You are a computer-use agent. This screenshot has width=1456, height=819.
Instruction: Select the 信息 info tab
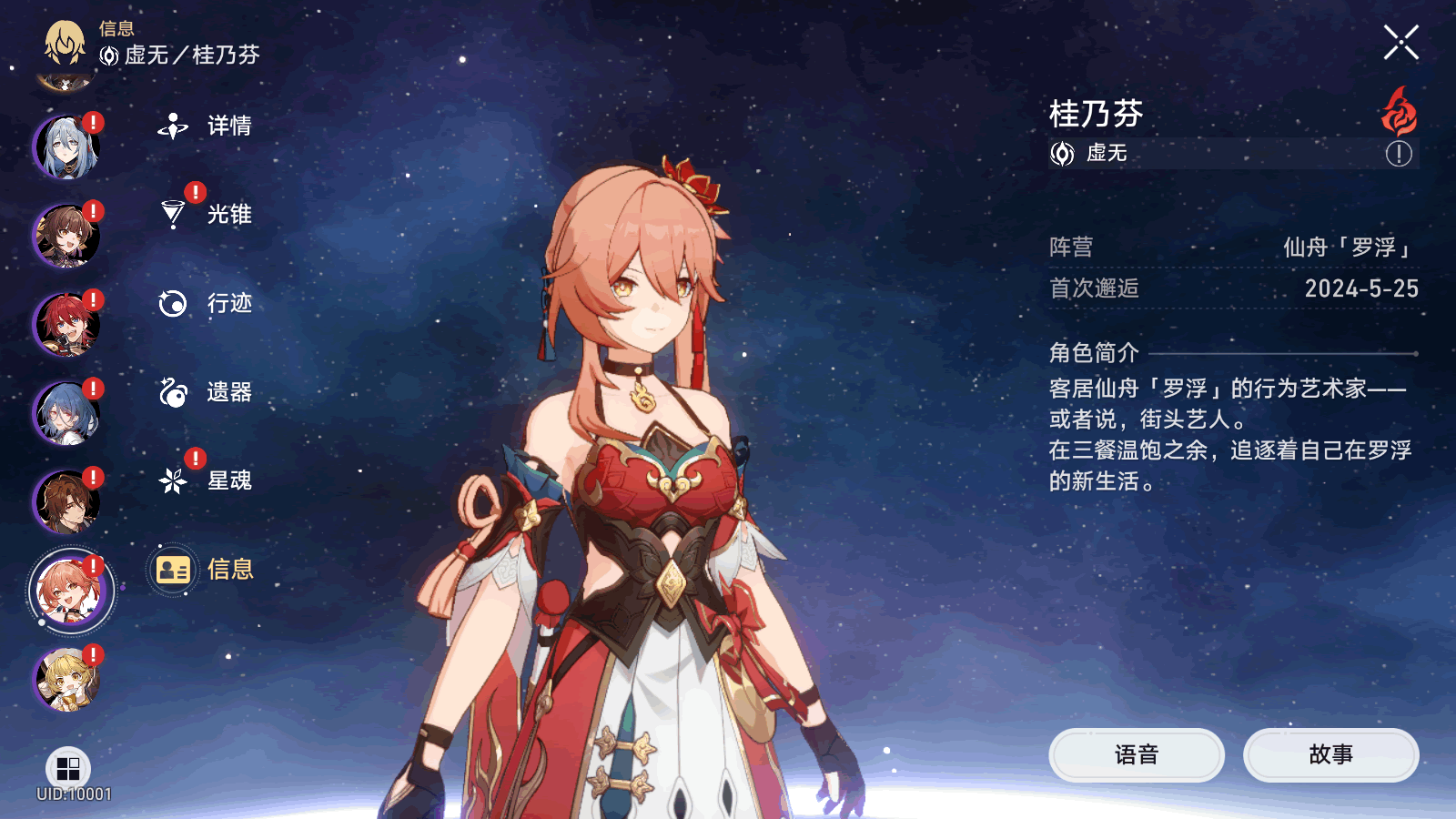coord(205,570)
